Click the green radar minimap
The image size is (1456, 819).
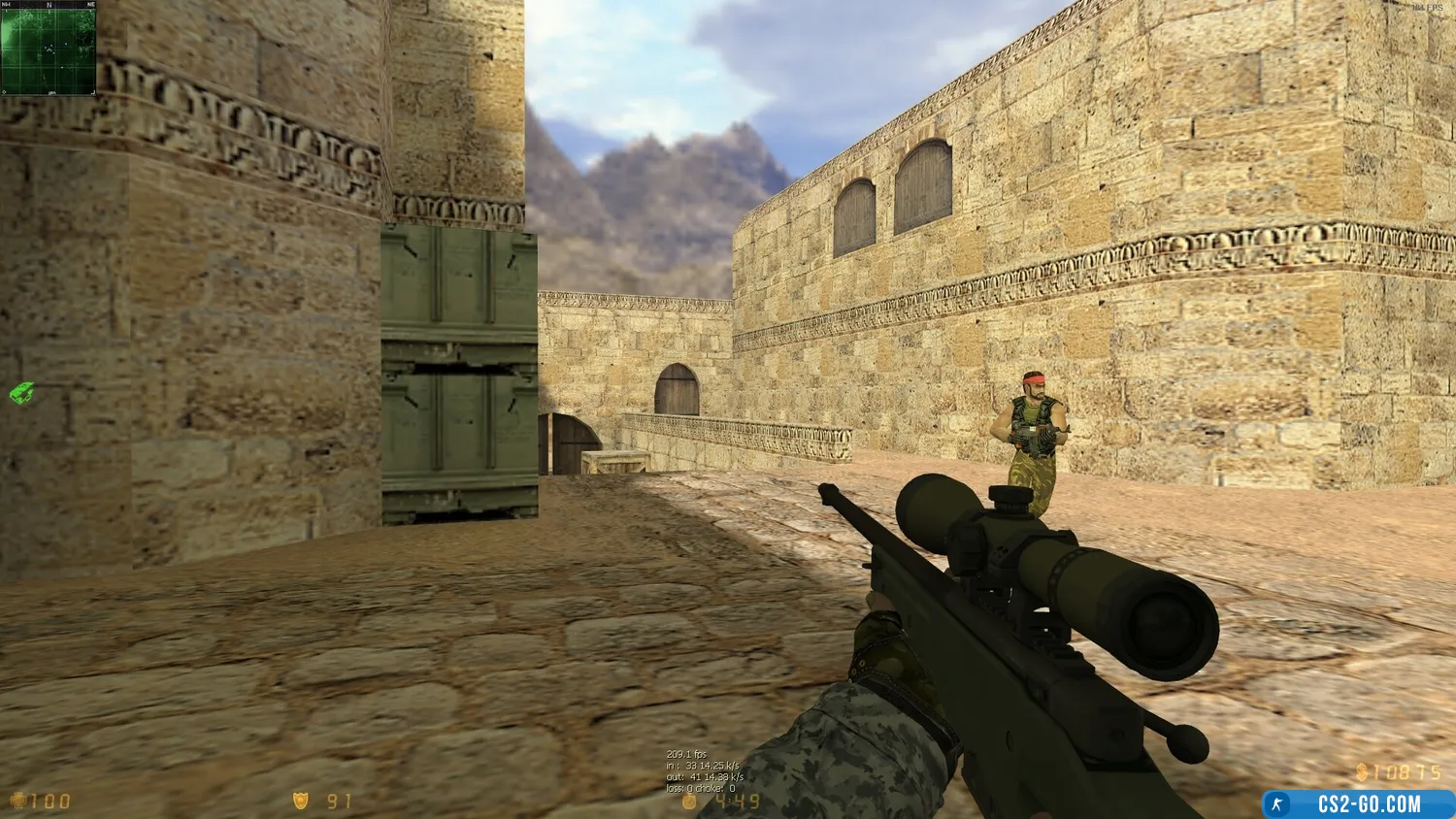pyautogui.click(x=49, y=49)
